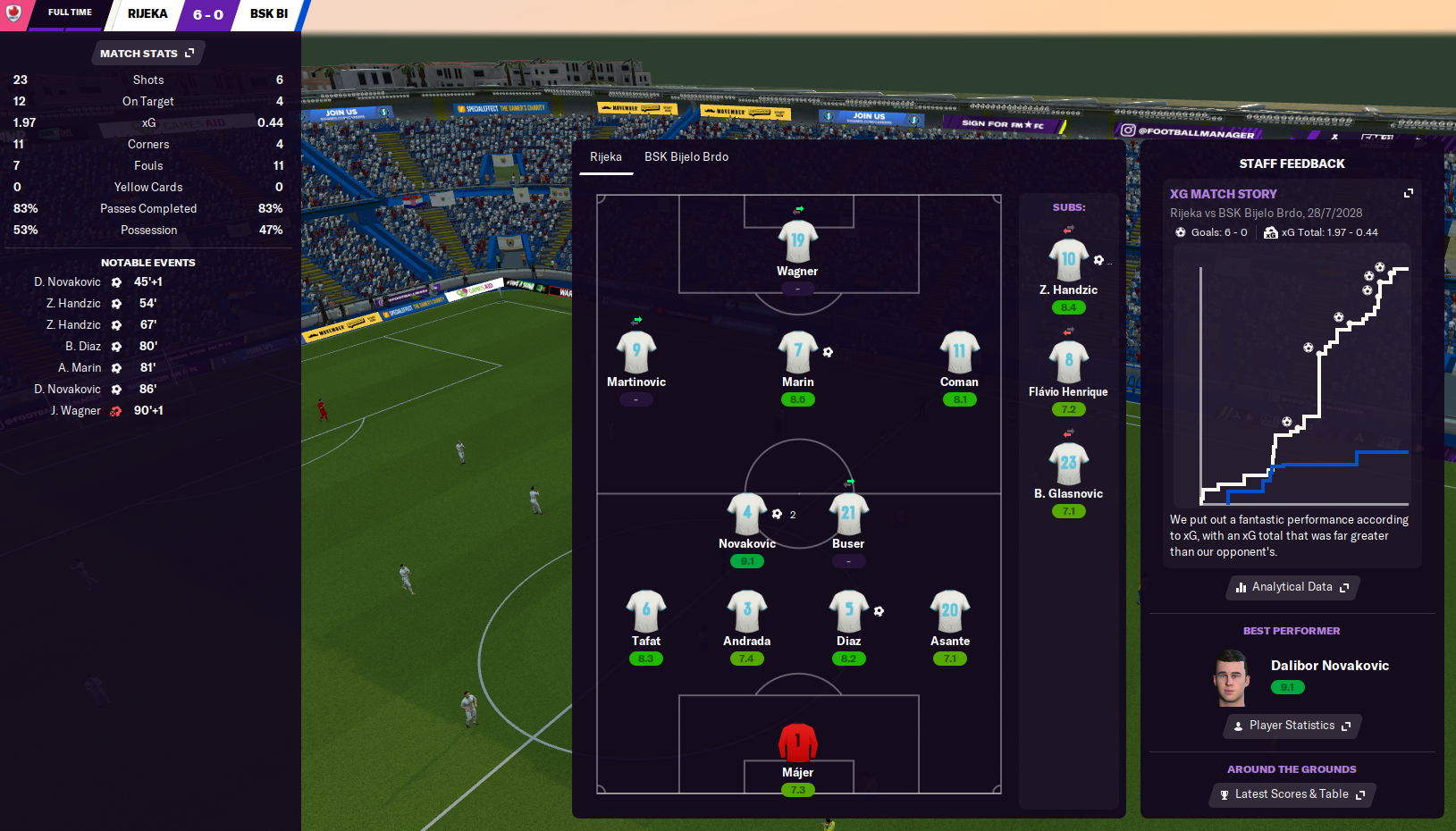Open Latest Scores & Table
The width and height of the screenshot is (1456, 831).
(1292, 794)
